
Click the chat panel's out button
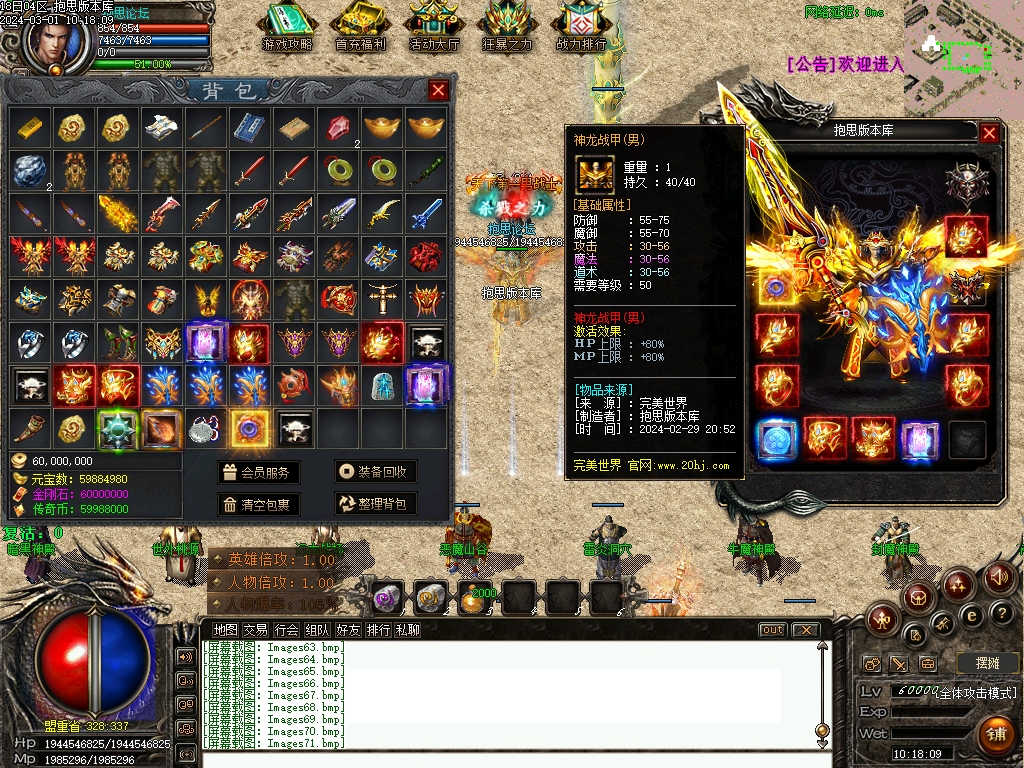[x=772, y=630]
